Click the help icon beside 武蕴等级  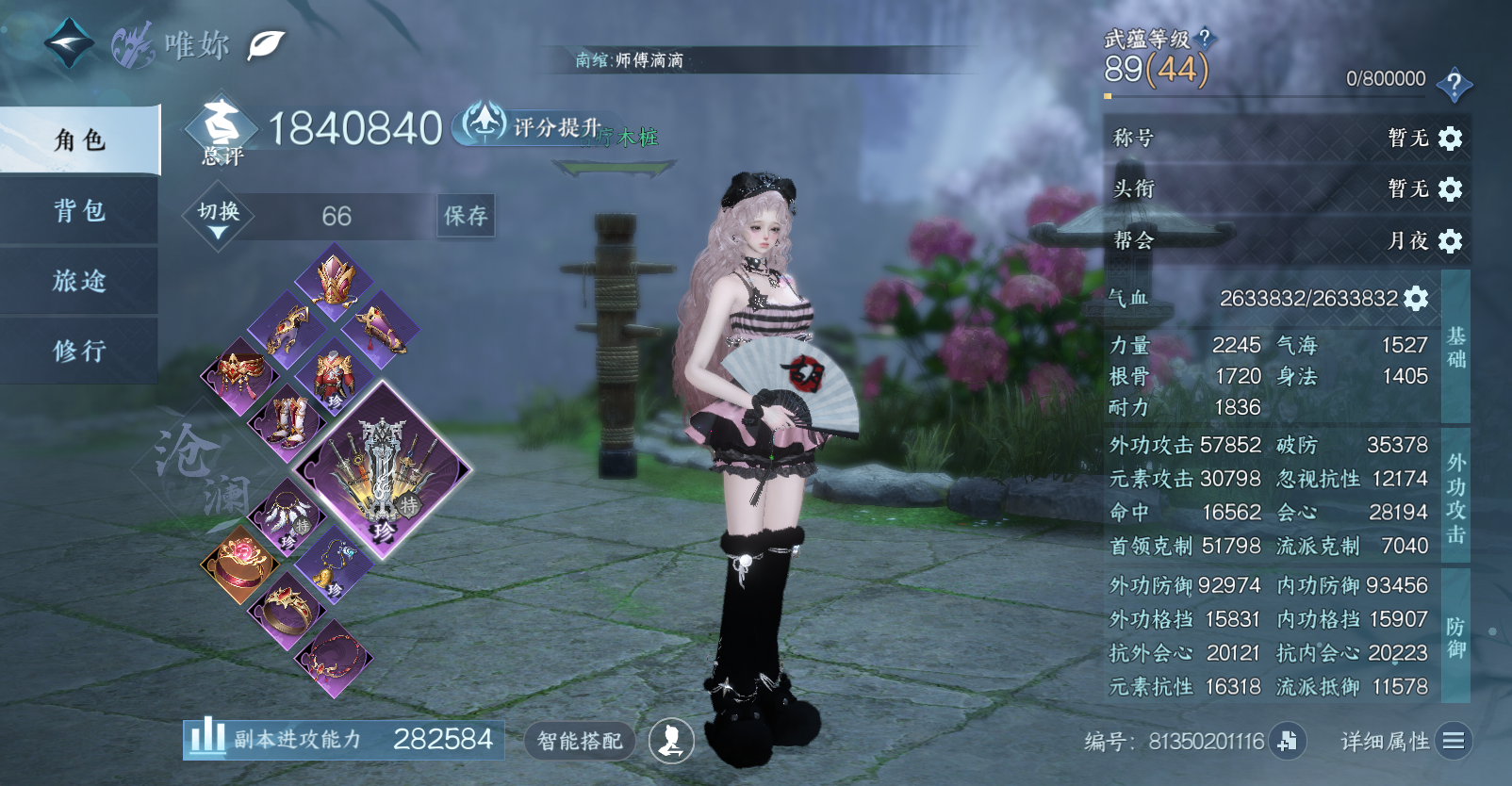coord(1204,39)
